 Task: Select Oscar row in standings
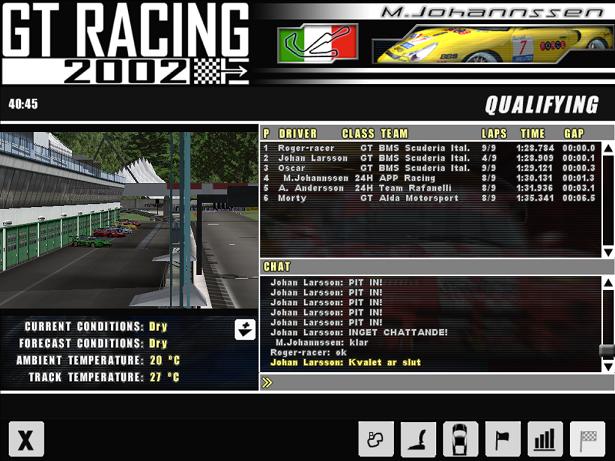pyautogui.click(x=430, y=168)
